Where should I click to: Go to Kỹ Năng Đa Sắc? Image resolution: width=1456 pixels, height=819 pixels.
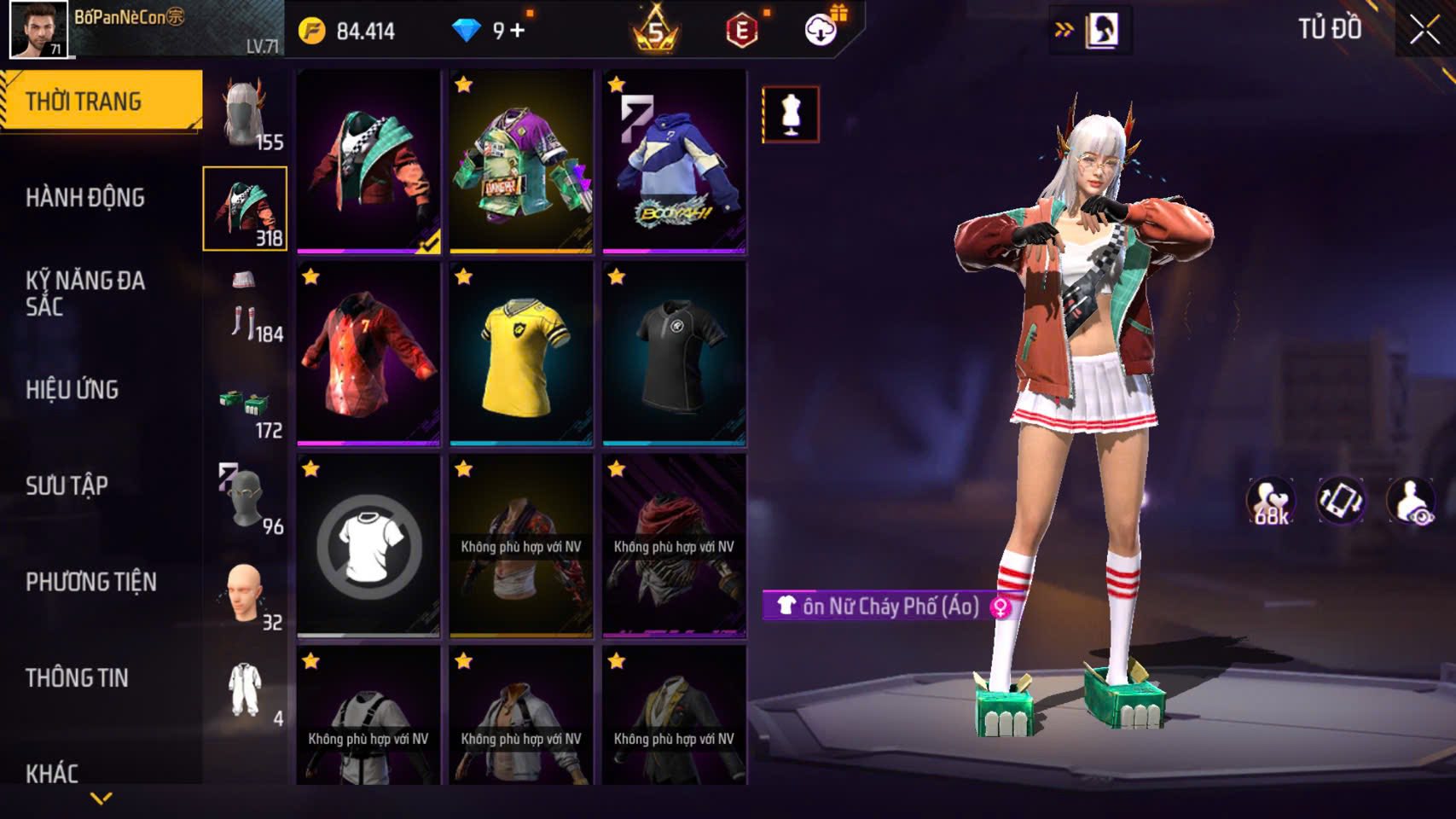(x=85, y=293)
